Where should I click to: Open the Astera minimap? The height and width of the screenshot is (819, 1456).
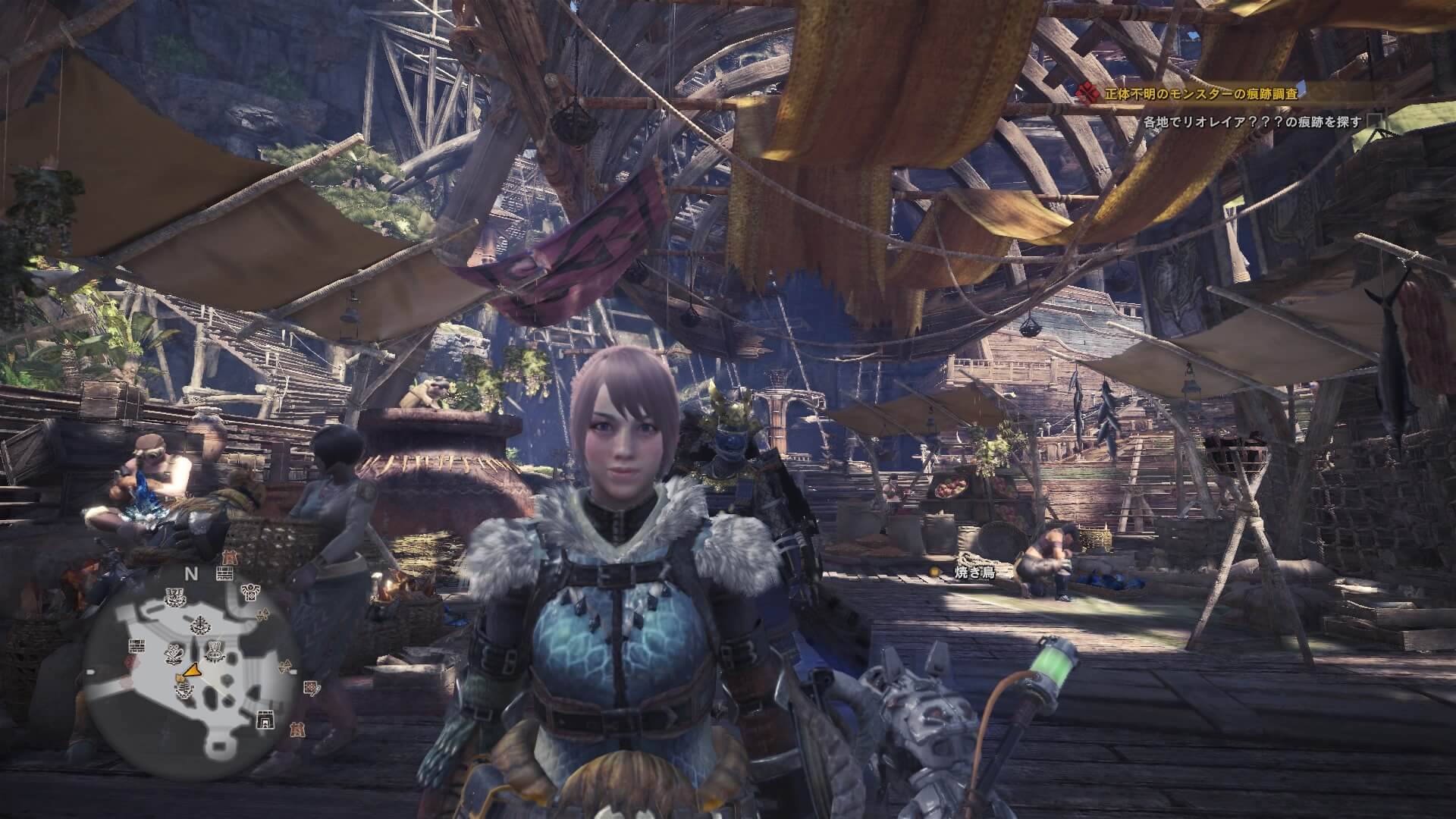(190, 672)
